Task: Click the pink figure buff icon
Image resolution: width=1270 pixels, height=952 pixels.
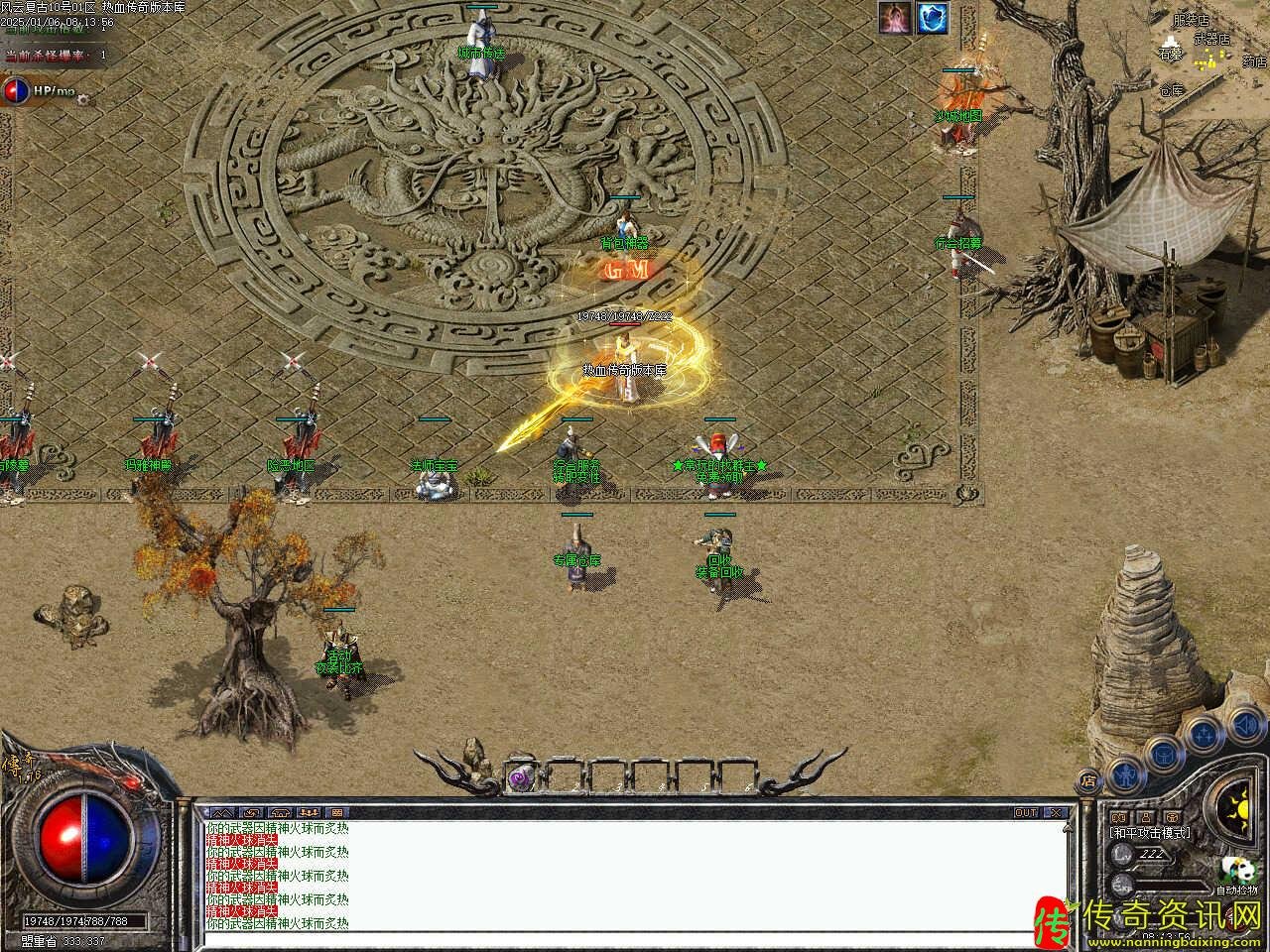Action: tap(895, 18)
